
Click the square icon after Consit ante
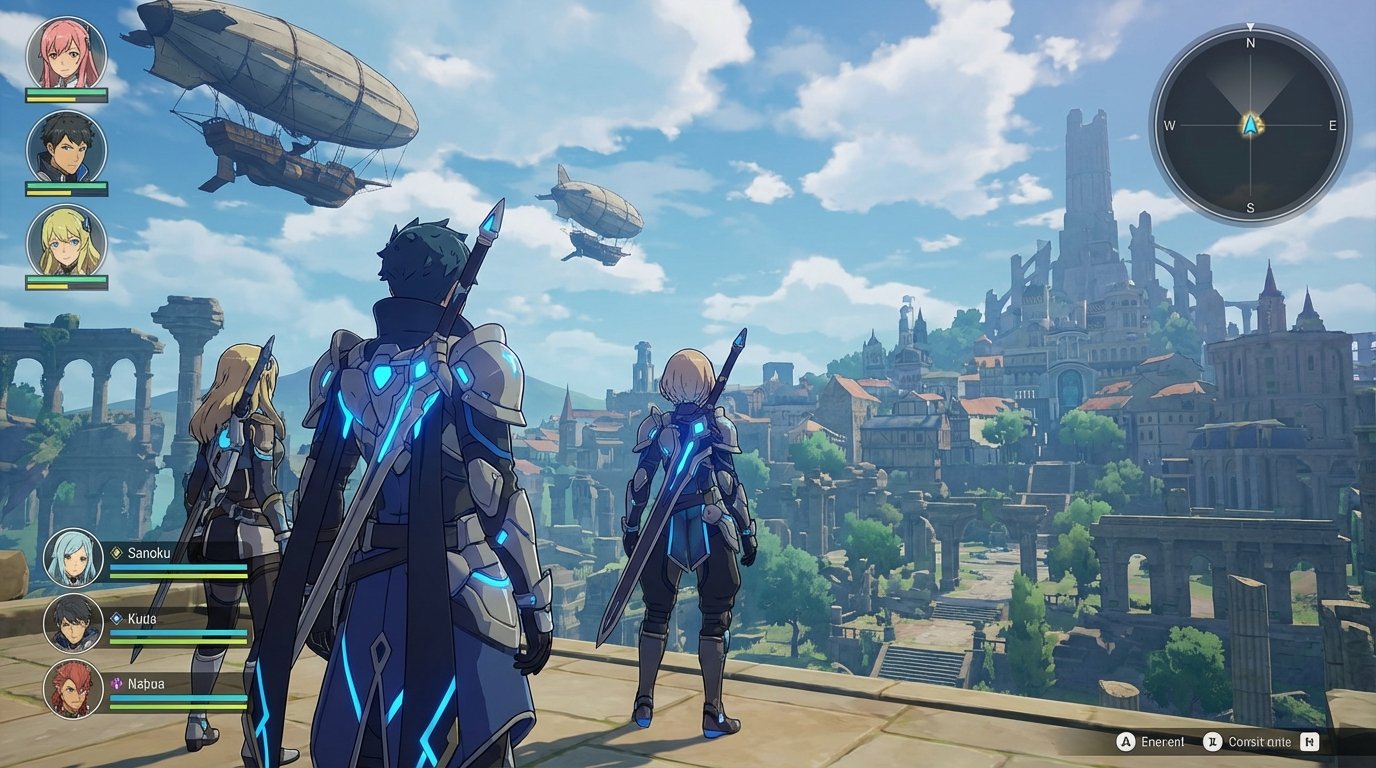coord(1308,742)
